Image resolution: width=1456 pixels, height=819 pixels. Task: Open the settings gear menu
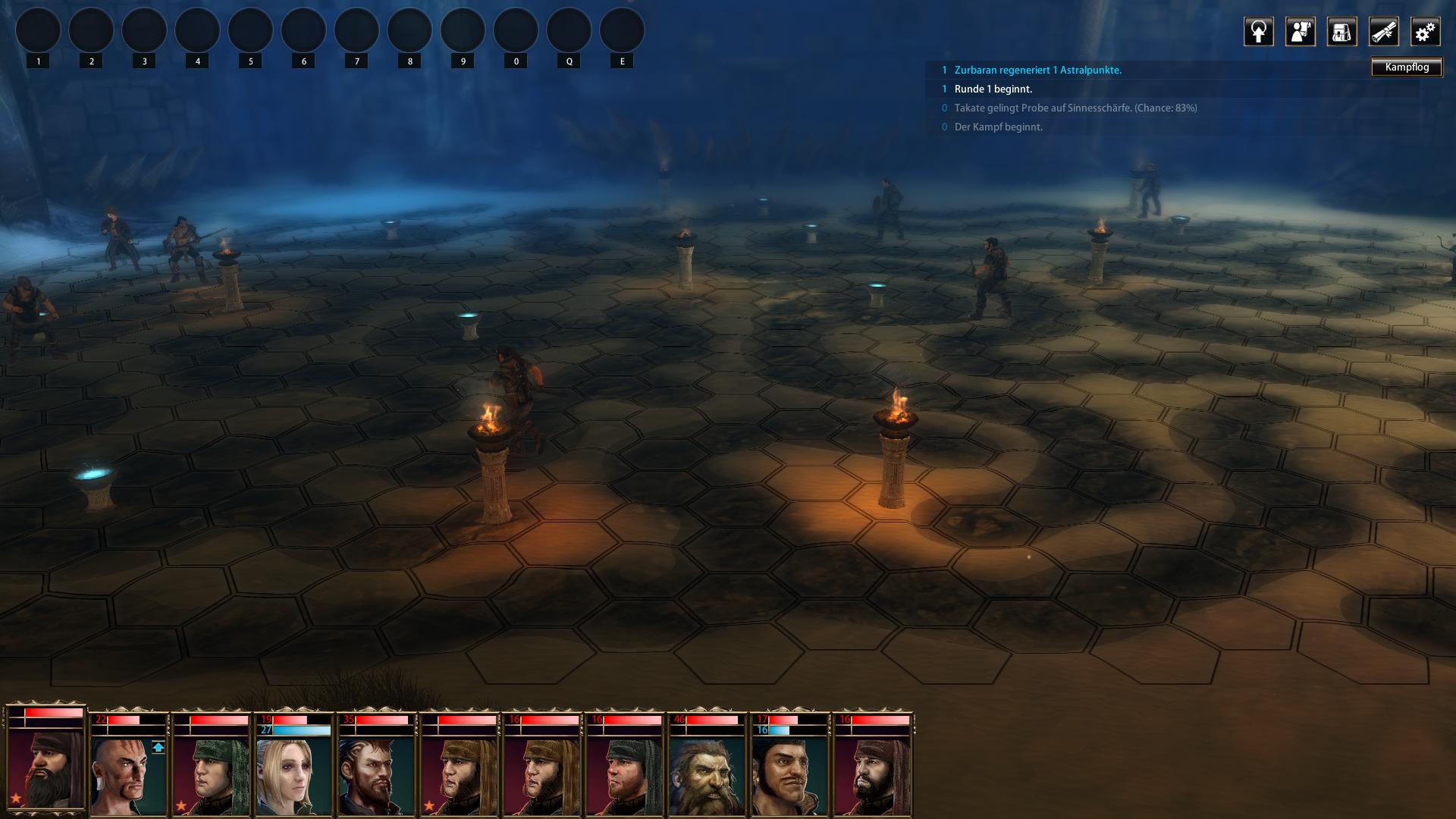pyautogui.click(x=1425, y=32)
